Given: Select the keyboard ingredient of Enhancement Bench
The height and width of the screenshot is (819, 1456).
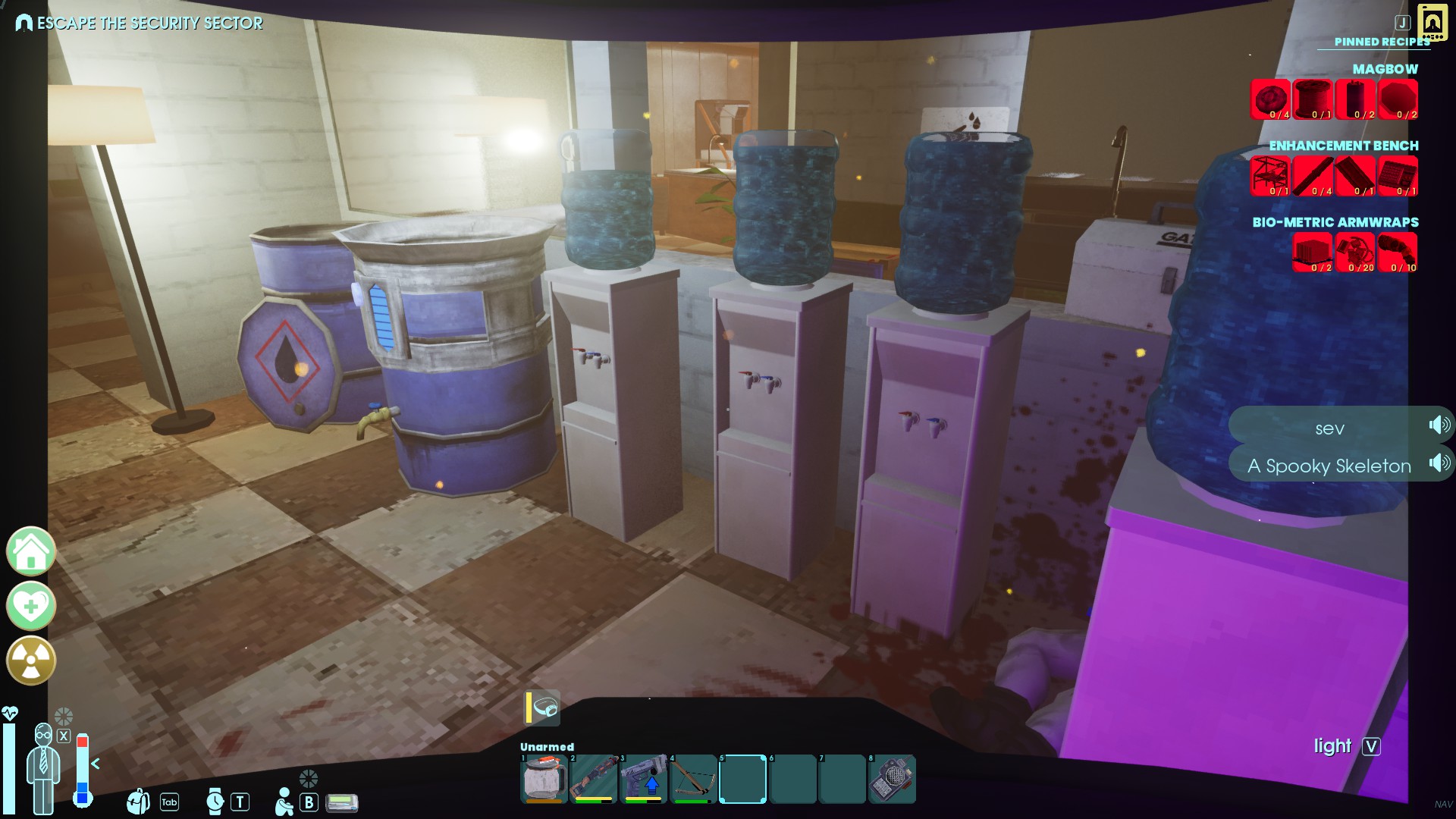Looking at the screenshot, I should tap(1398, 176).
